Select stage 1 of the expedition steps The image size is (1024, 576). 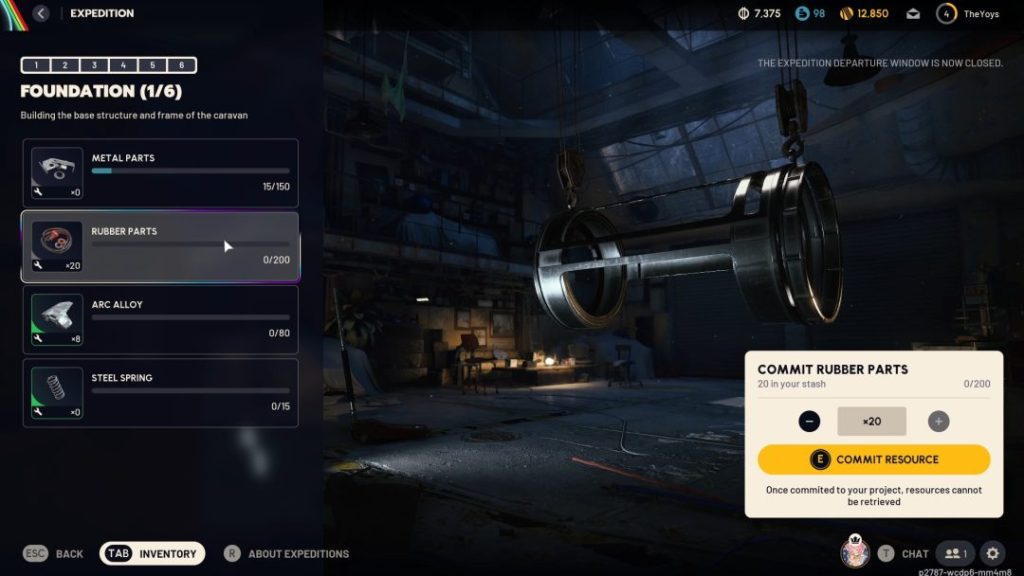tap(36, 65)
